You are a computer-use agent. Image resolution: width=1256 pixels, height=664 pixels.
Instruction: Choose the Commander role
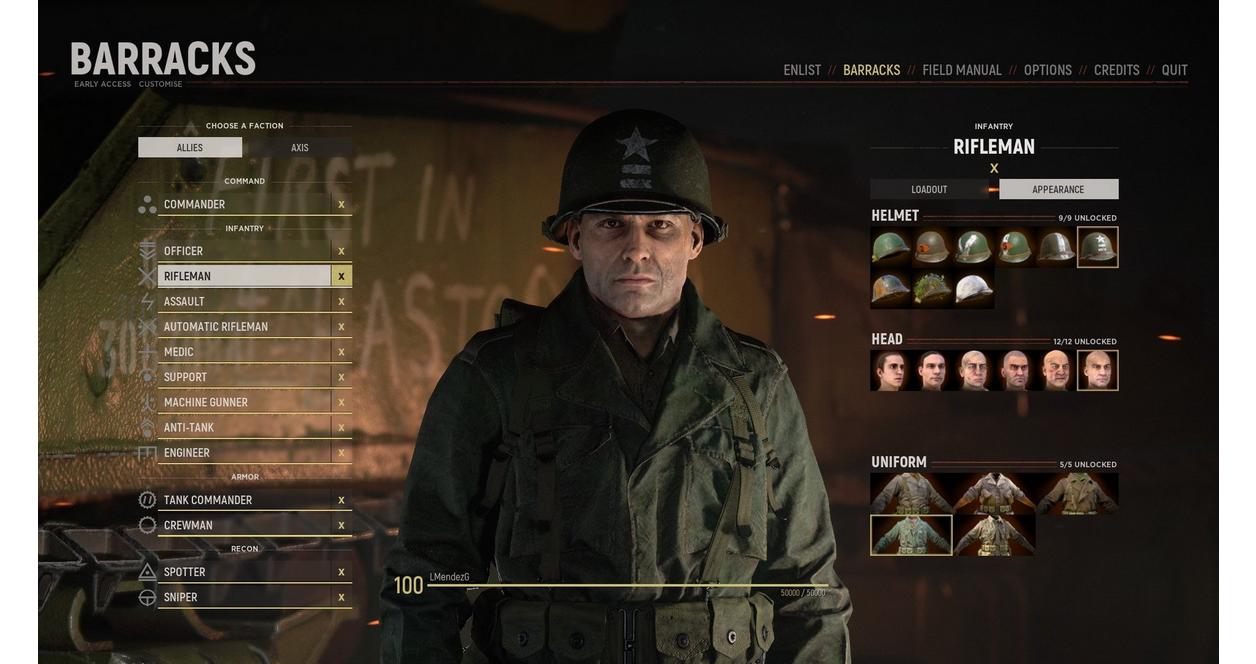(x=244, y=204)
